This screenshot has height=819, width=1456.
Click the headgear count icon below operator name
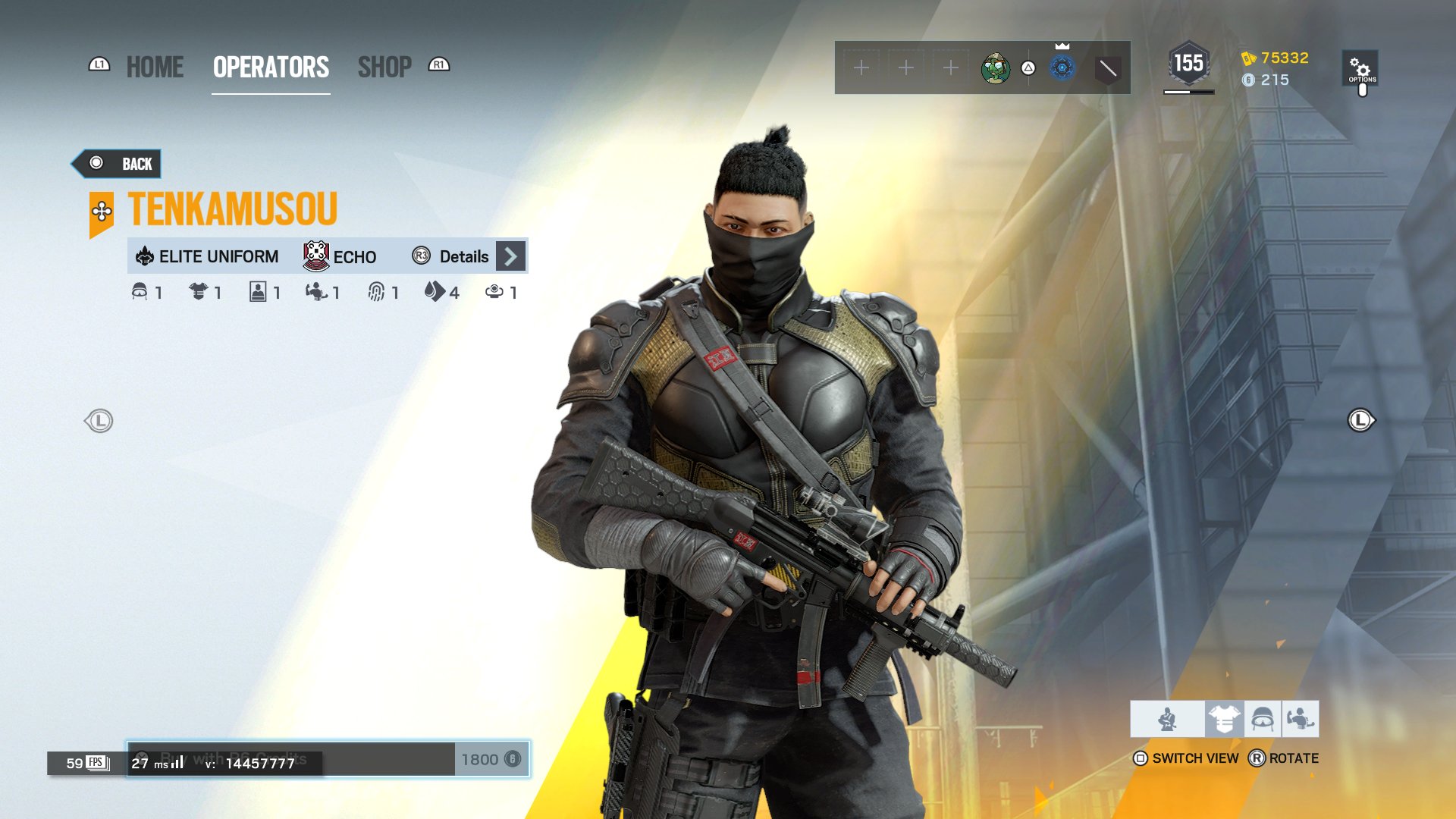(140, 292)
